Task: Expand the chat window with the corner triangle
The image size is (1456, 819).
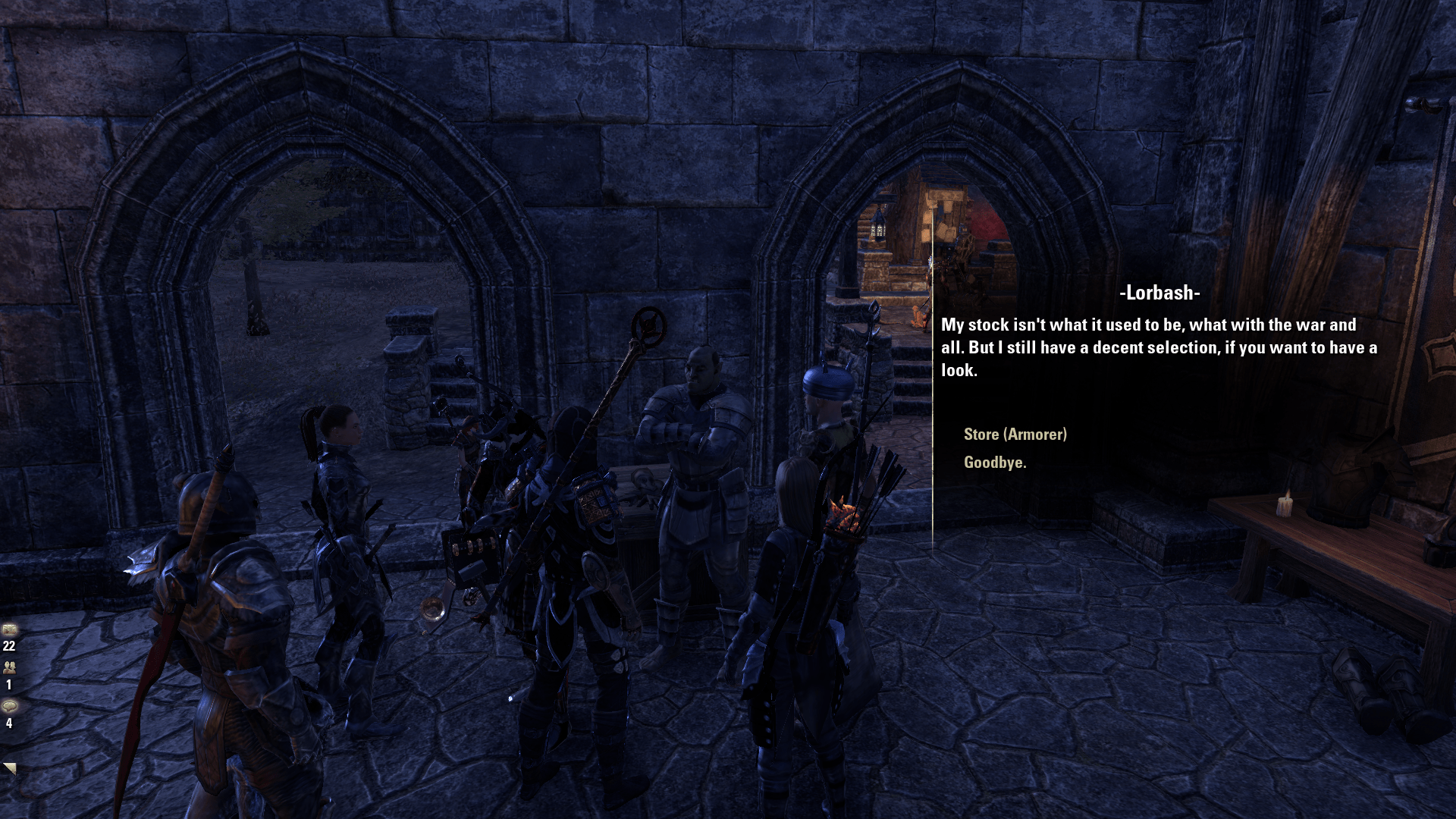Action: 11,768
